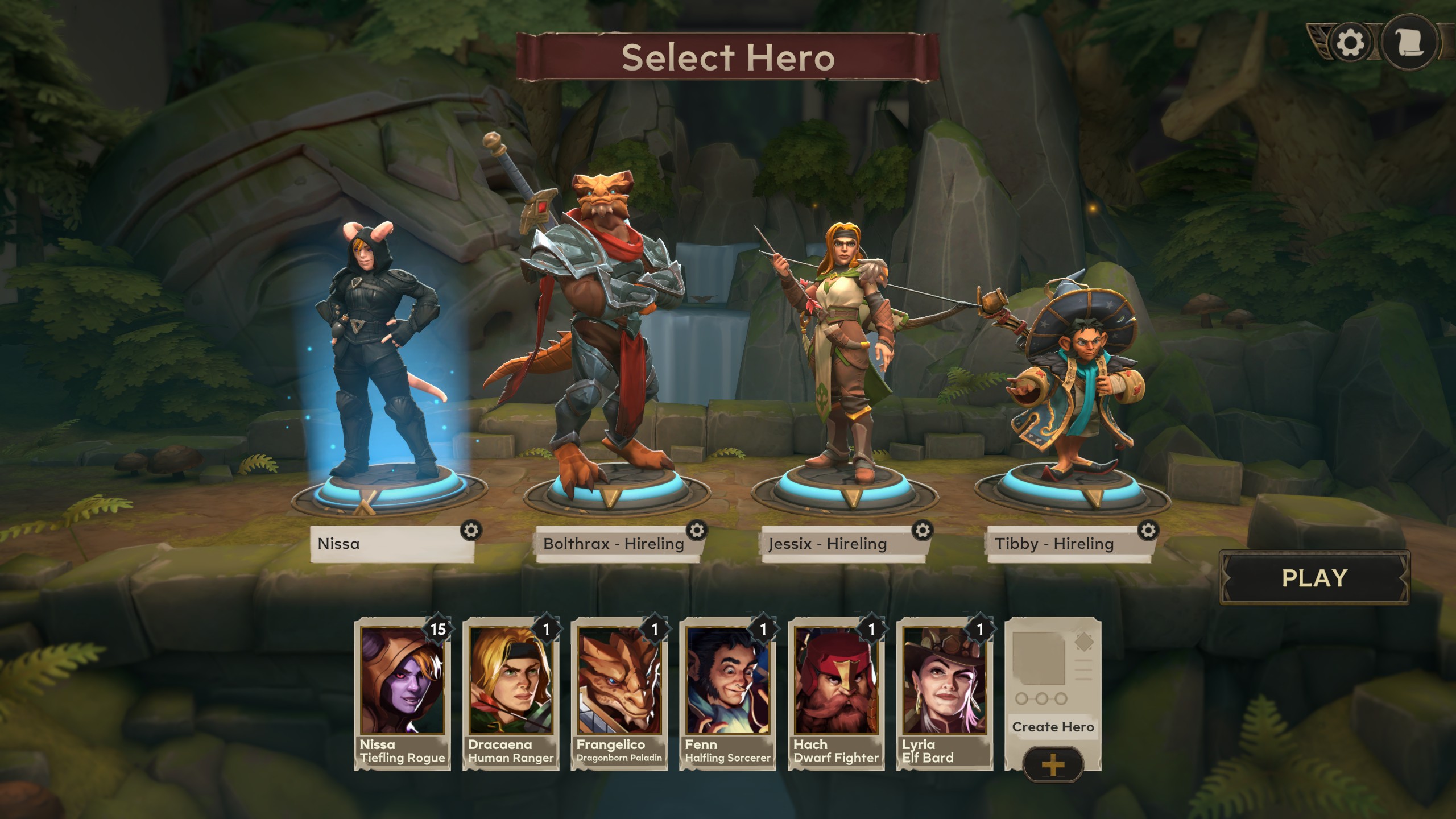Image resolution: width=1456 pixels, height=819 pixels.
Task: Click the Bolthrax - Hireling name plate
Action: click(613, 544)
